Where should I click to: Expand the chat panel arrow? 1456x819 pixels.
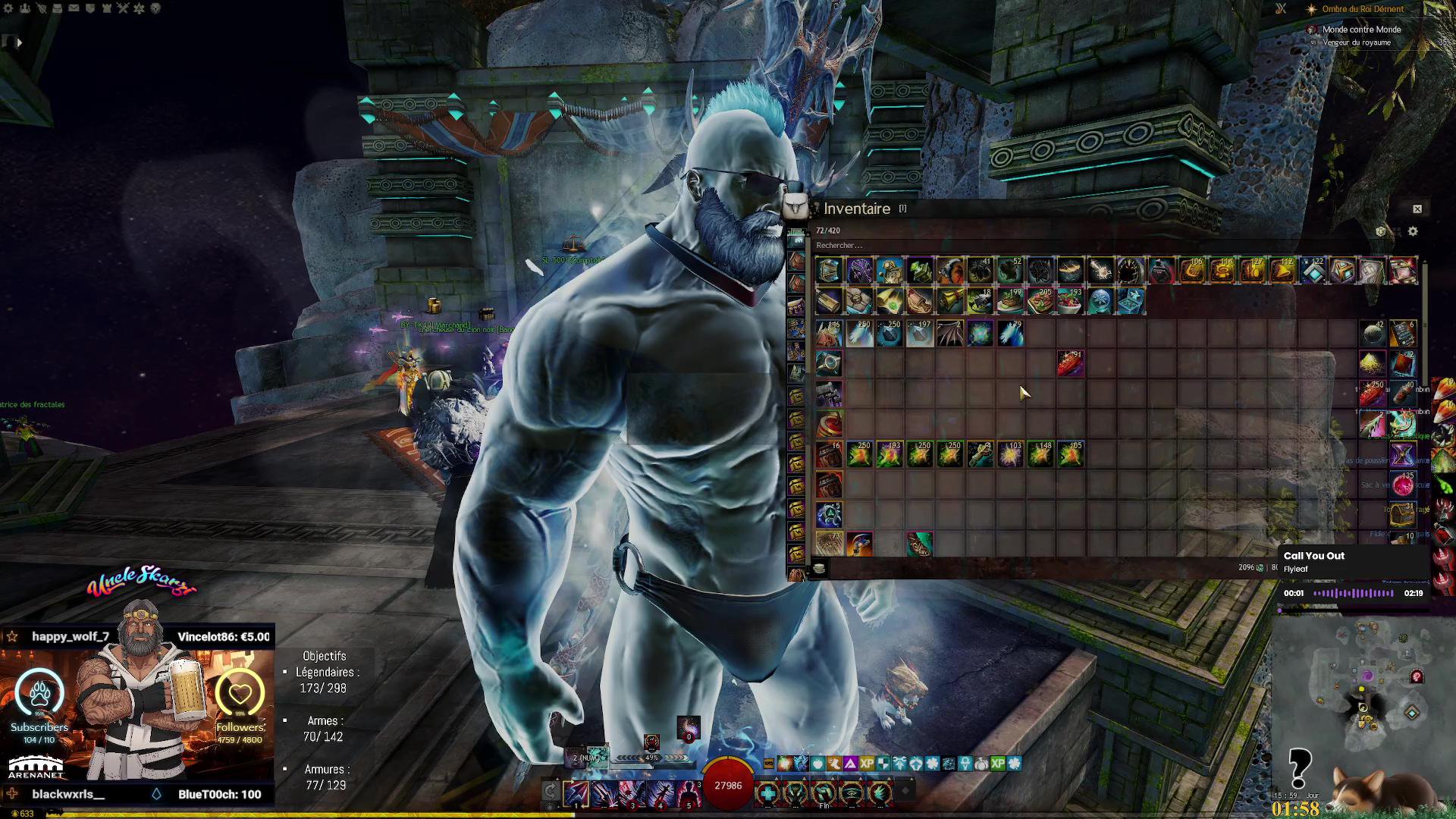19,42
